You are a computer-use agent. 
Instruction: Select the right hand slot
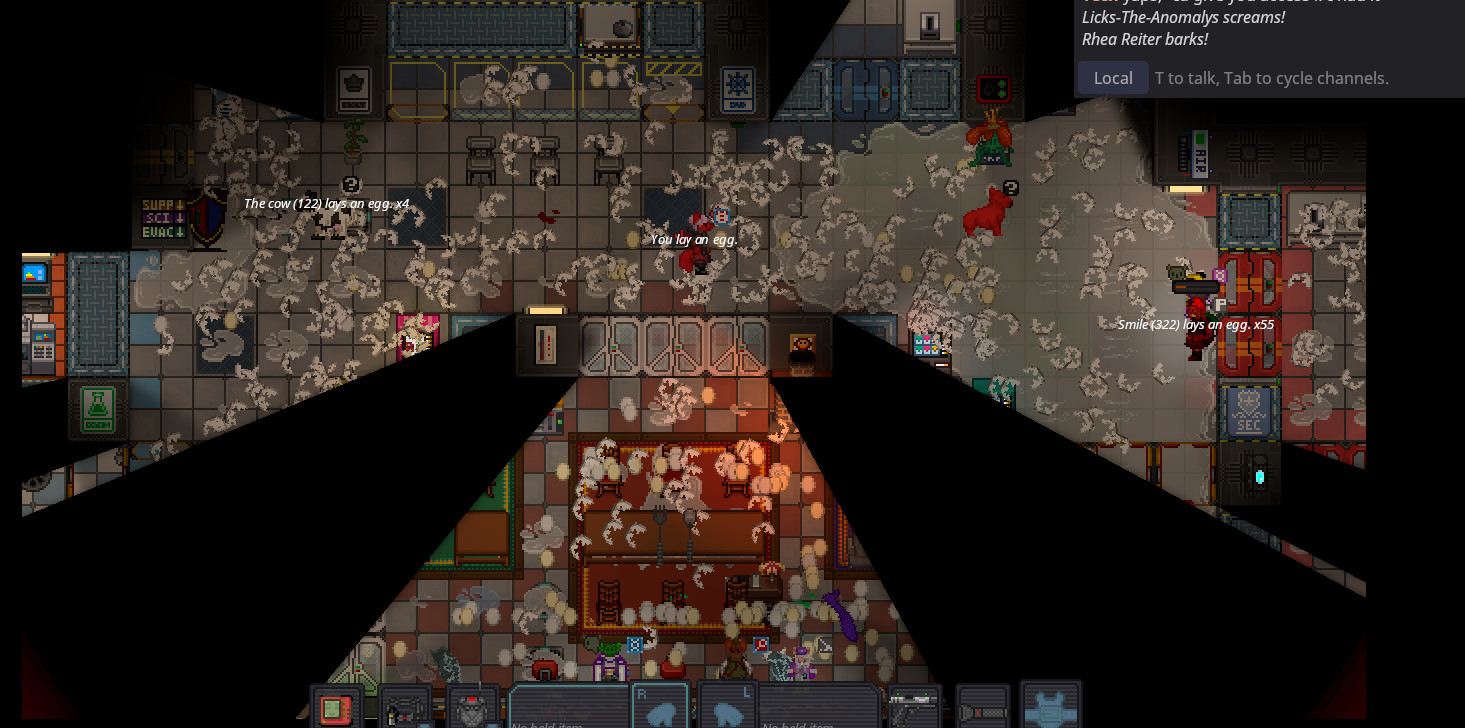click(659, 707)
